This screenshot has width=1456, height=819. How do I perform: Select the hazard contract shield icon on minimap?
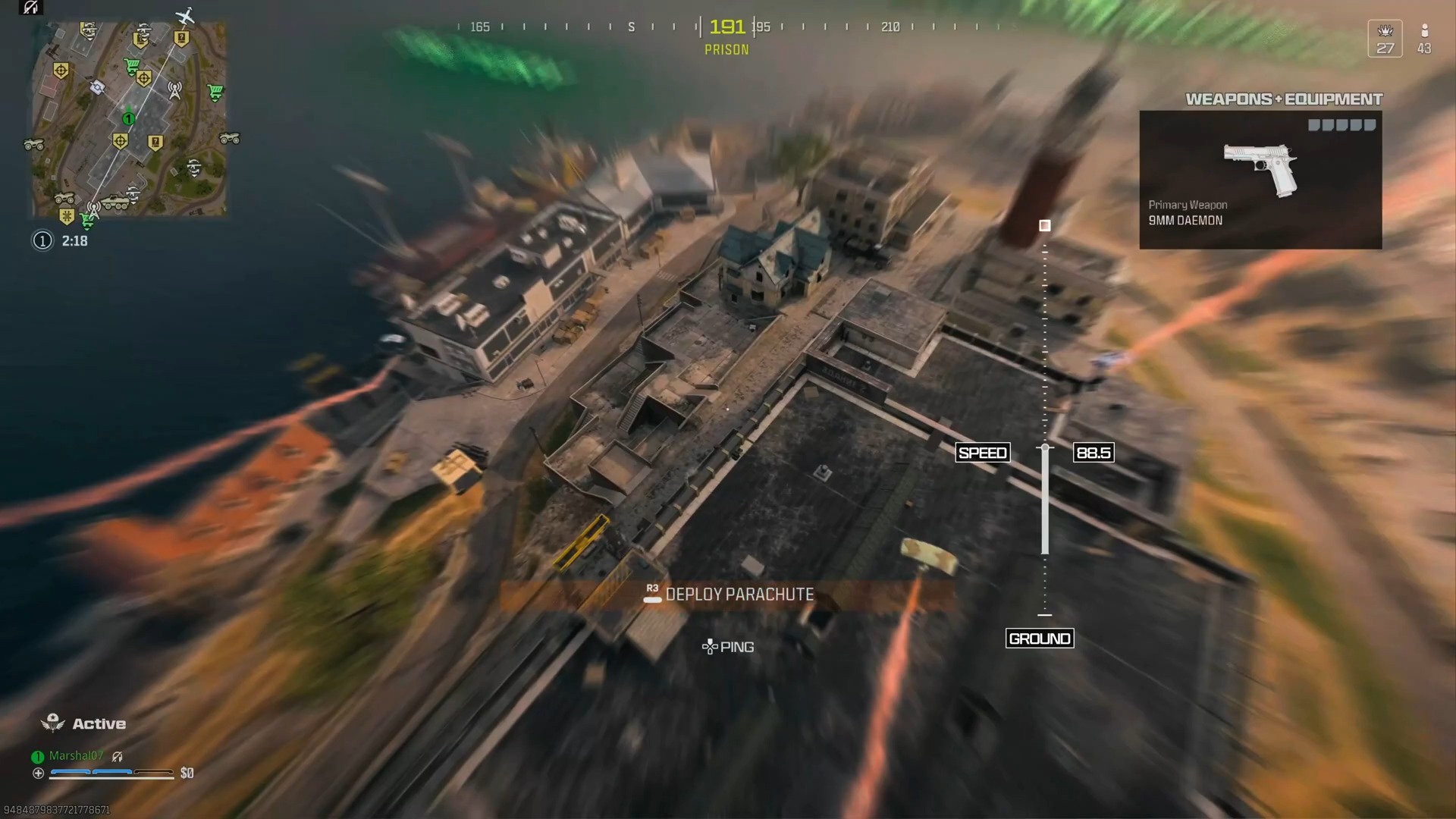coord(66,215)
